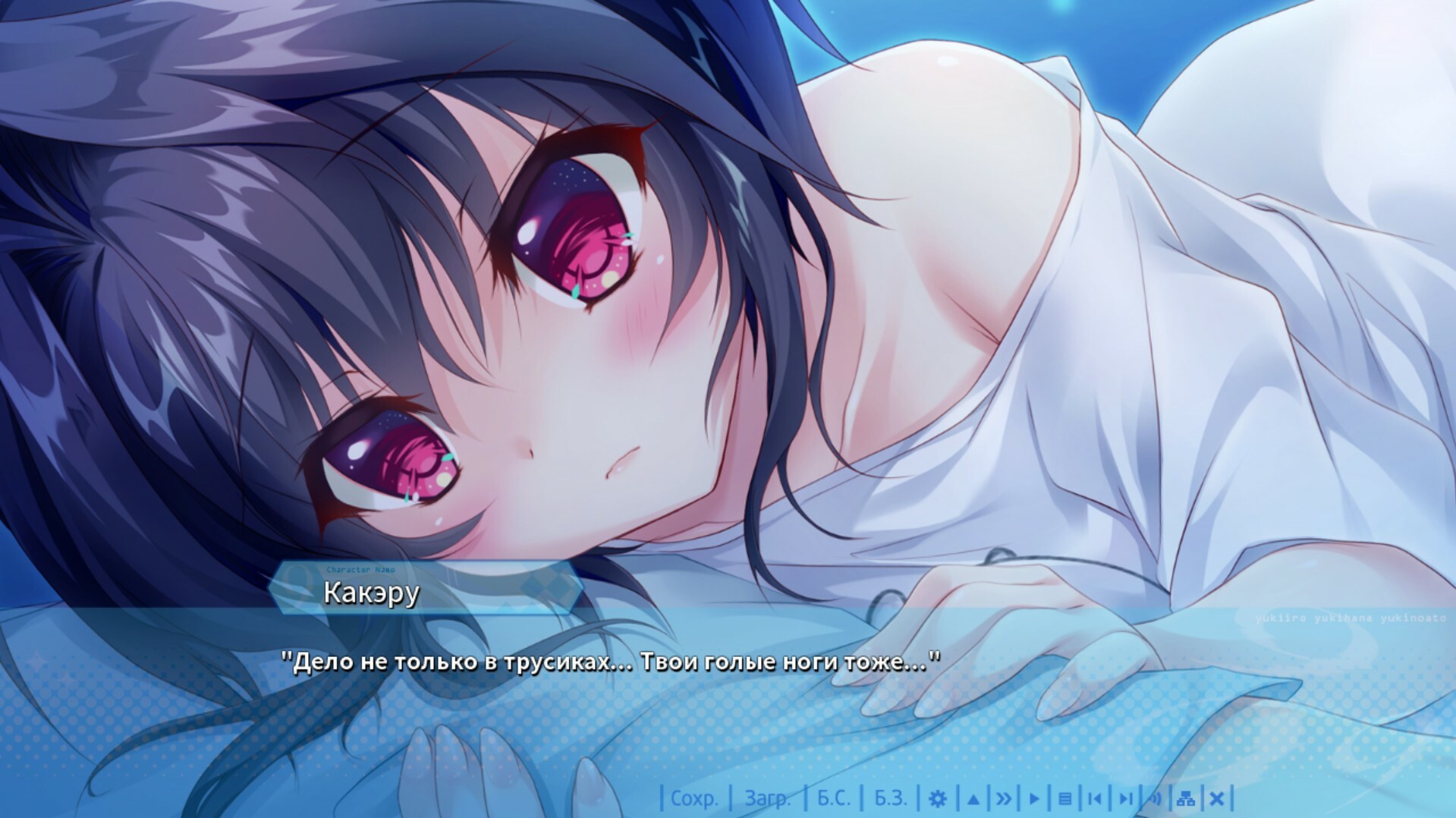This screenshot has height=818, width=1456.
Task: Jump to the previous scene
Action: click(1094, 798)
